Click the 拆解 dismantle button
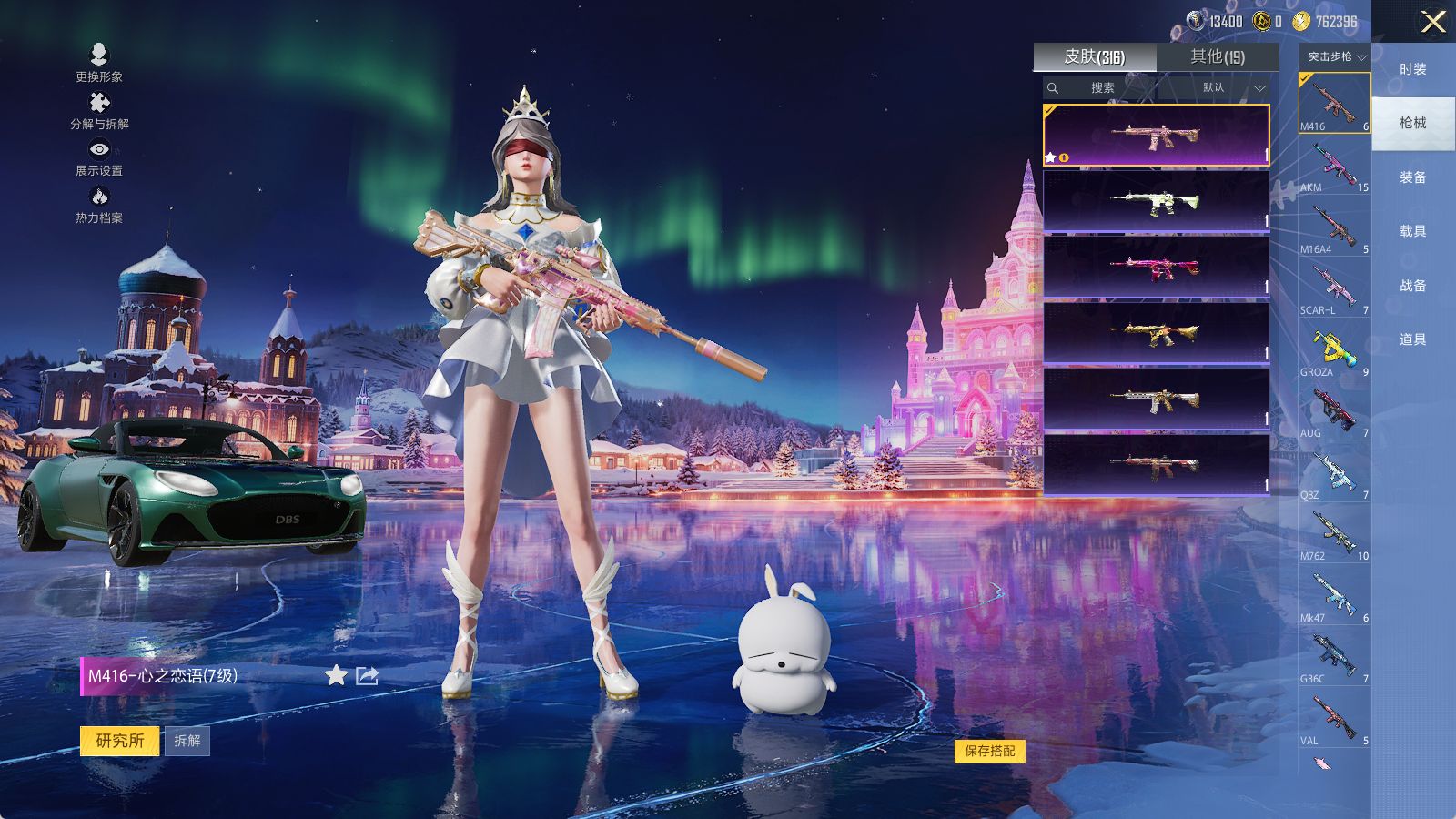The width and height of the screenshot is (1456, 819). pyautogui.click(x=187, y=741)
